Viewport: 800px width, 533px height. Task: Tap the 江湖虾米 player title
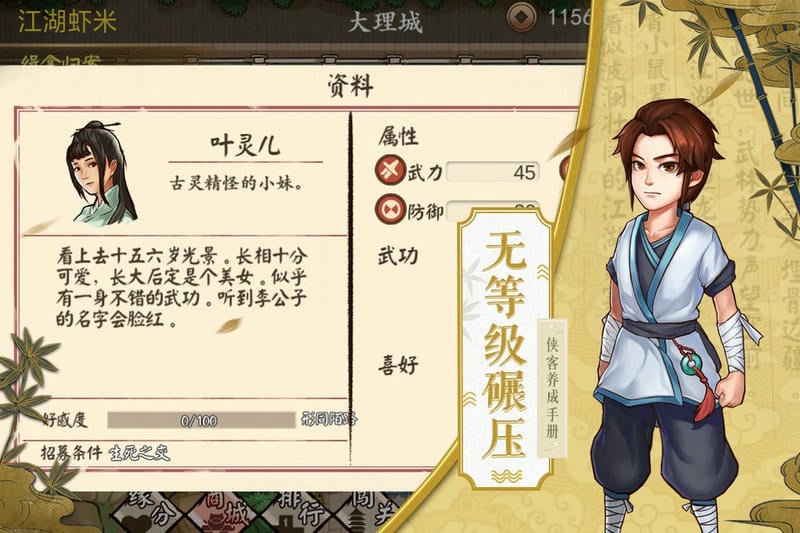tap(68, 22)
